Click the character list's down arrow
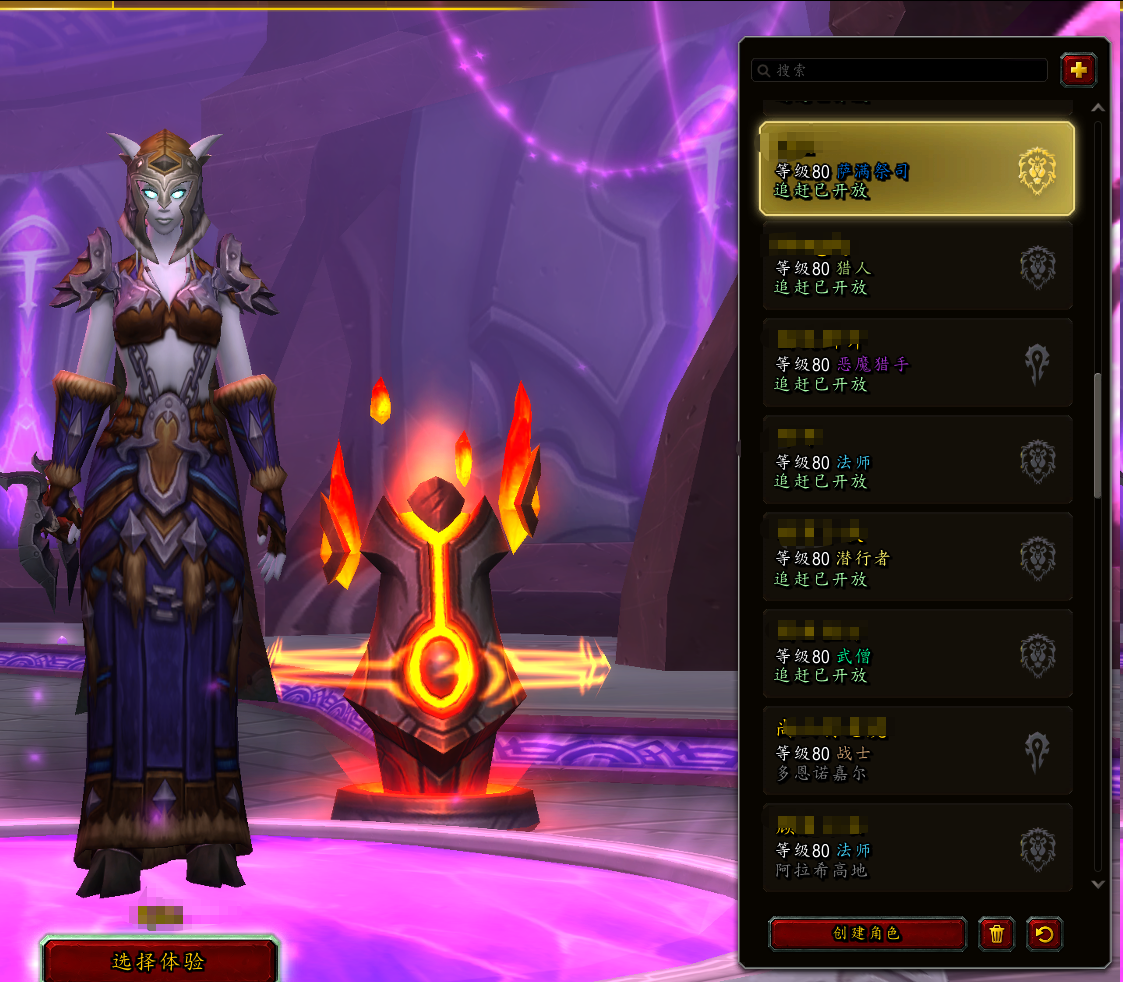 [x=1097, y=884]
